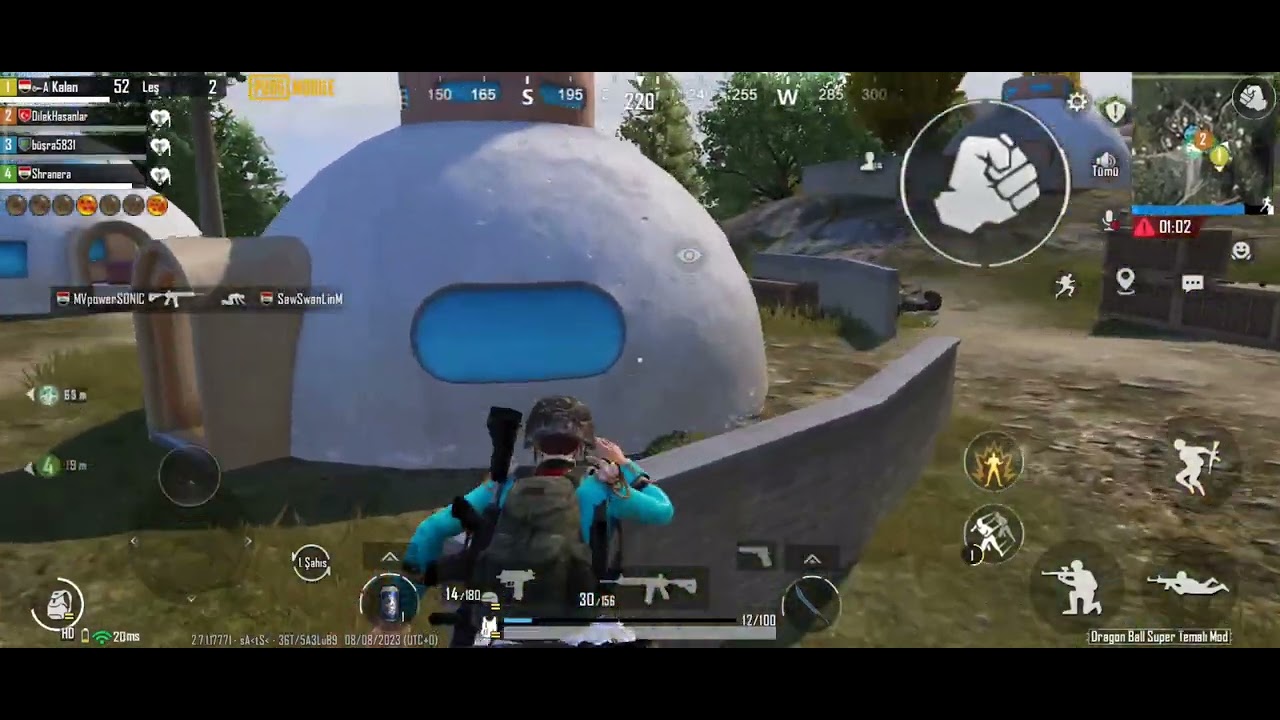Screen dimensions: 1280x720
Task: Toggle the microphone icon
Action: click(x=1110, y=221)
